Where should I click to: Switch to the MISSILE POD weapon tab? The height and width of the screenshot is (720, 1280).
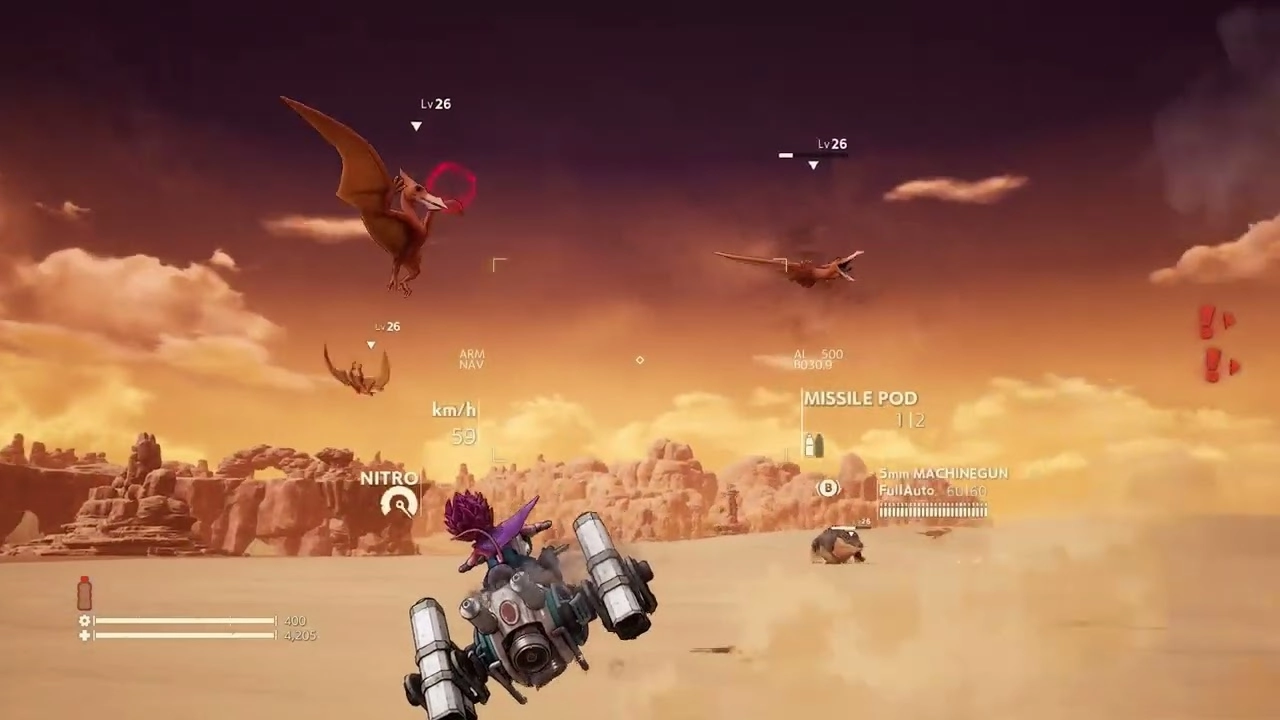[x=859, y=398]
